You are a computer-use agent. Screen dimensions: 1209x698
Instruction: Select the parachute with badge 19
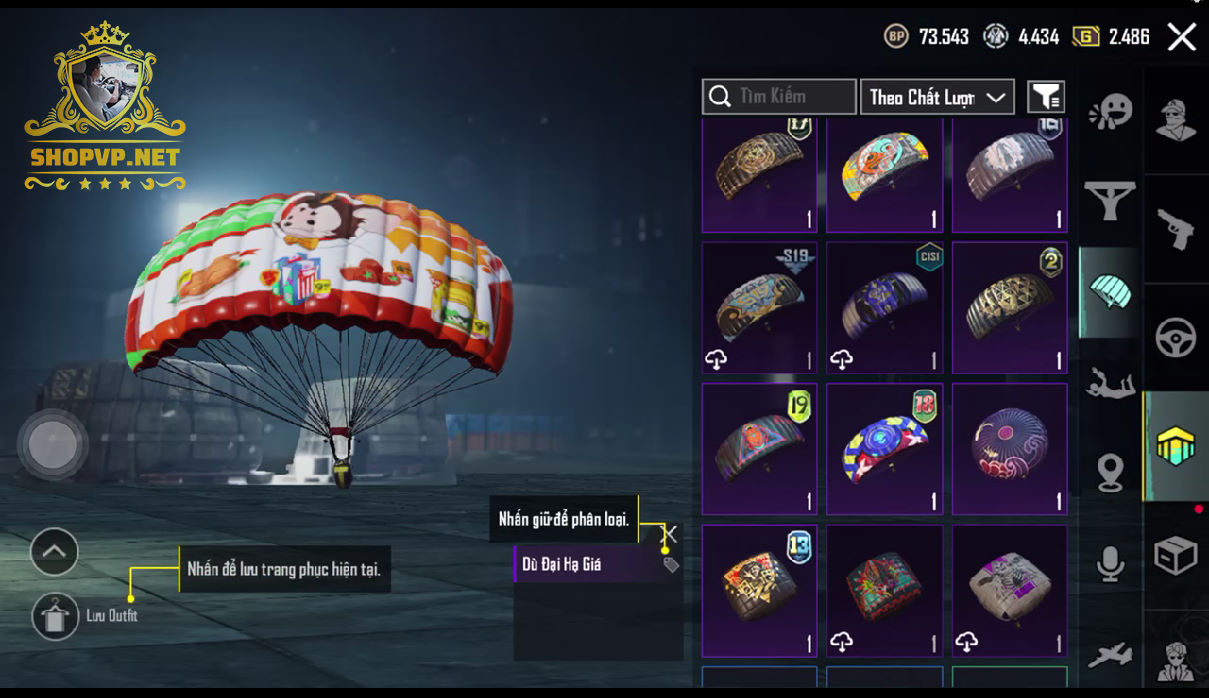click(x=759, y=449)
